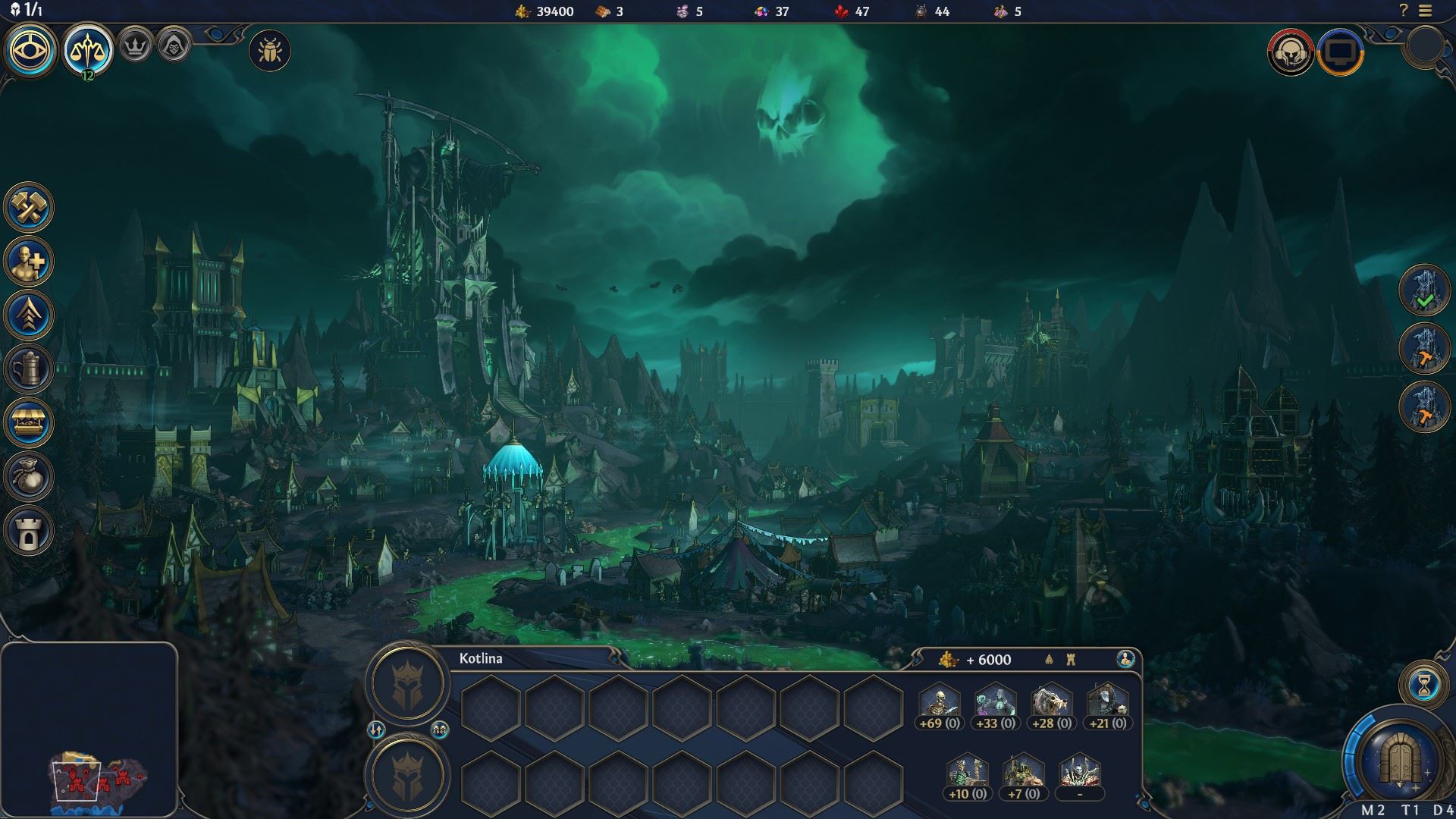
Task: Open the hamburger main menu
Action: click(x=1426, y=11)
